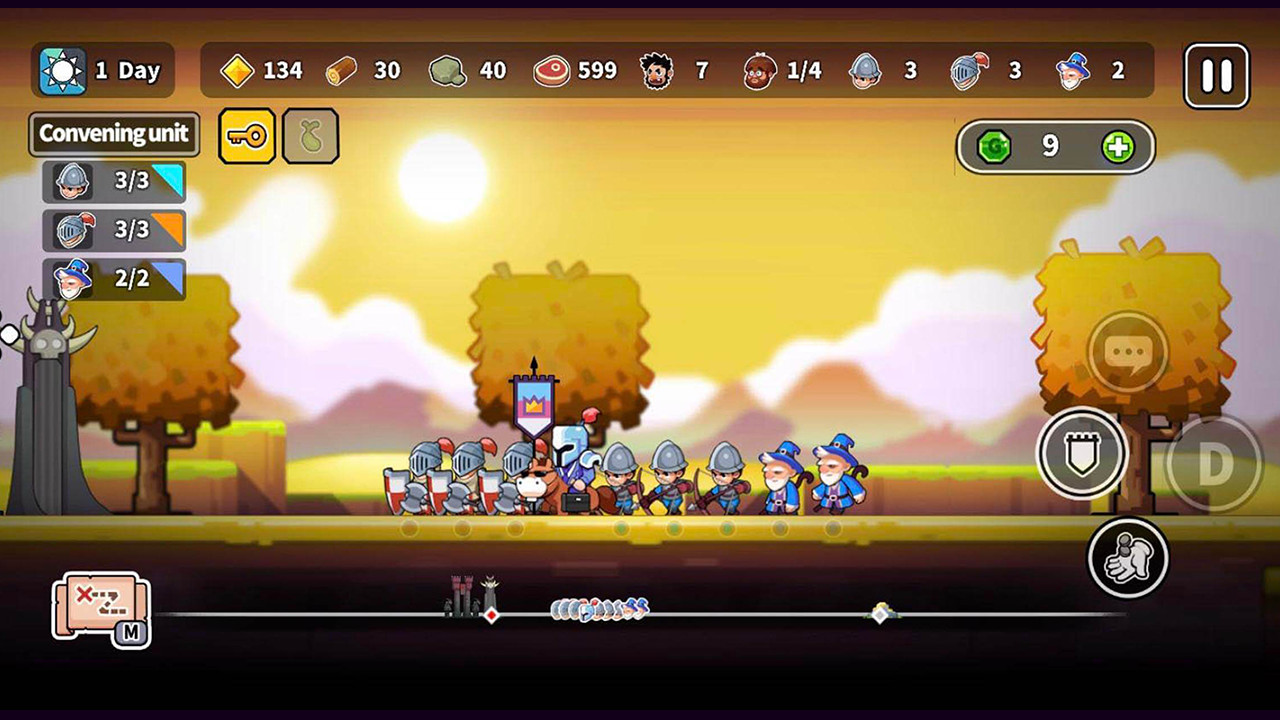Toggle the seed pouch option
Viewport: 1280px width, 720px height.
311,135
